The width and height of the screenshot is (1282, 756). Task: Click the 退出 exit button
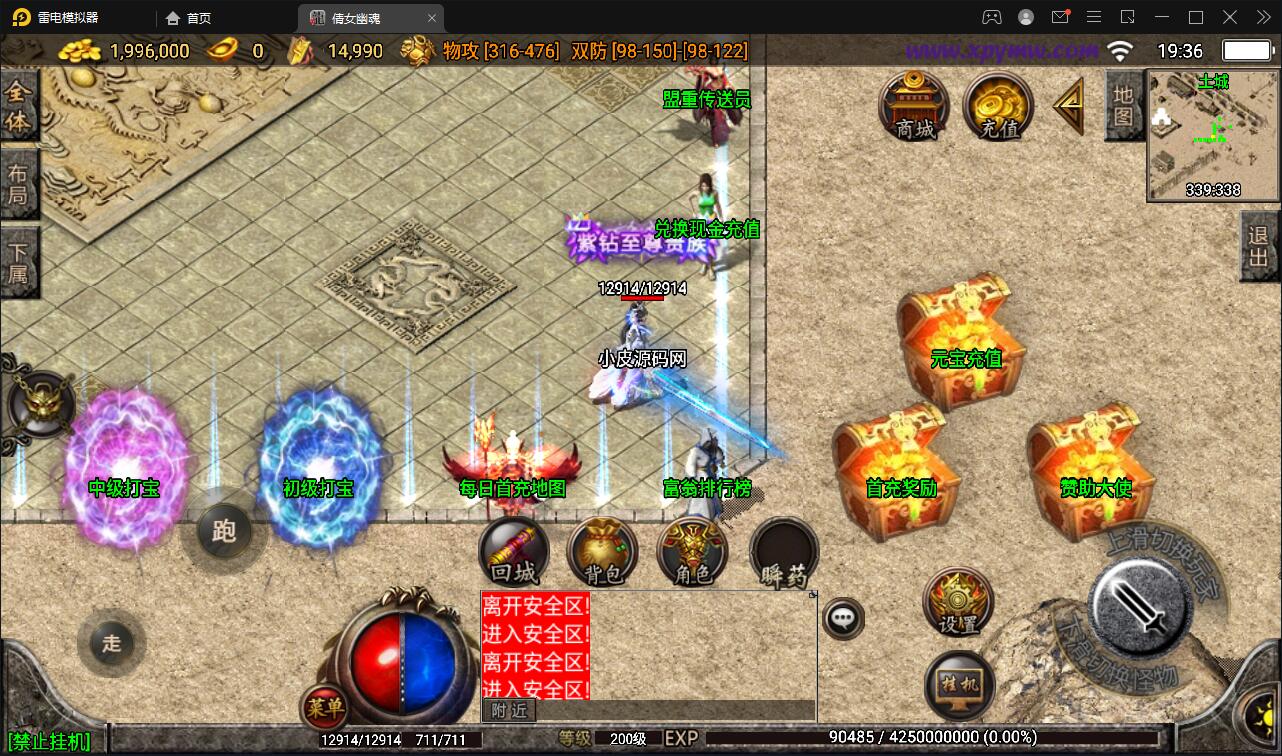pyautogui.click(x=1260, y=246)
